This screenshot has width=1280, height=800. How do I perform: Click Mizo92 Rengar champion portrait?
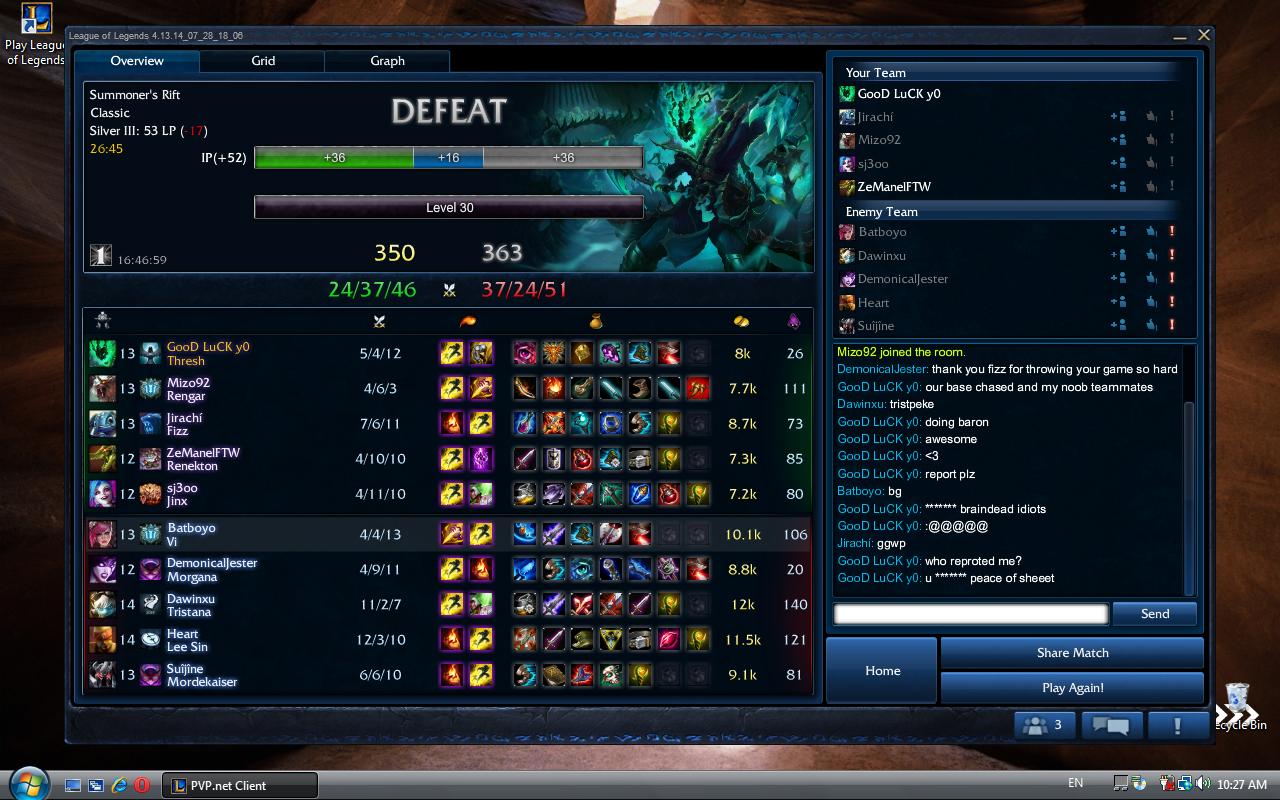[102, 388]
